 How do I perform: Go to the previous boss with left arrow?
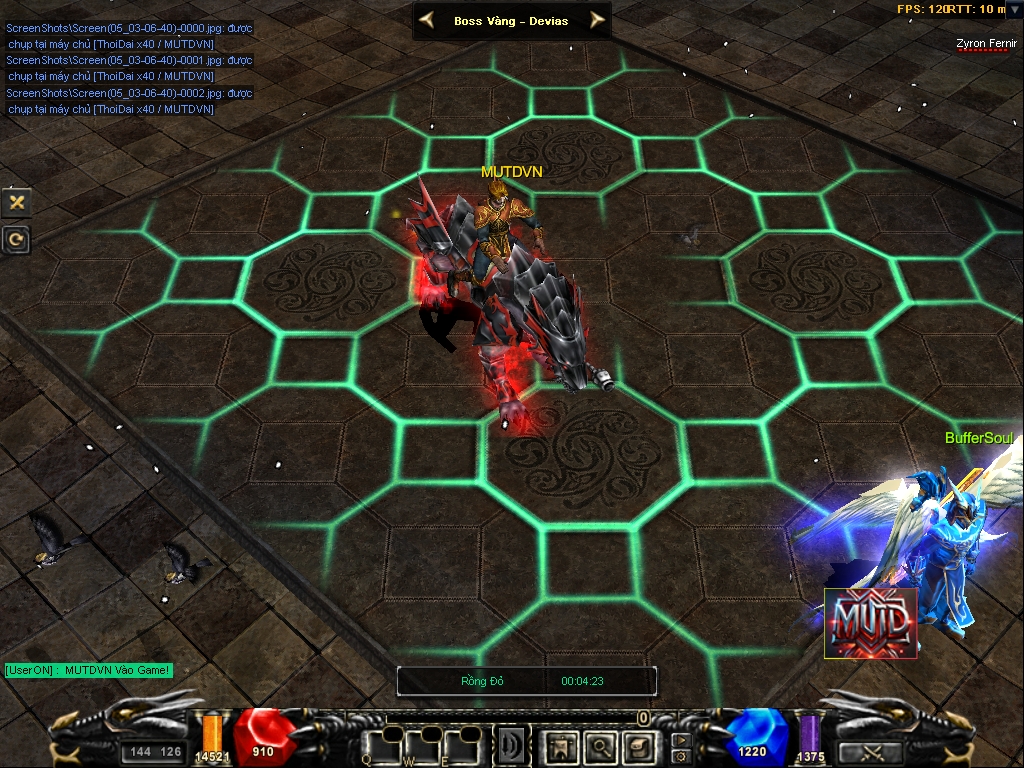click(427, 20)
